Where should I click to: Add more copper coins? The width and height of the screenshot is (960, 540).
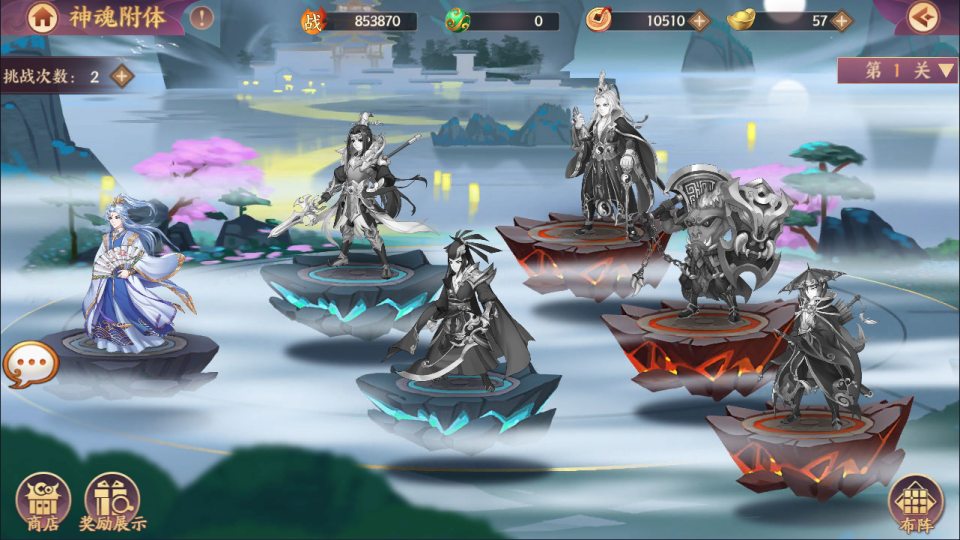point(698,20)
